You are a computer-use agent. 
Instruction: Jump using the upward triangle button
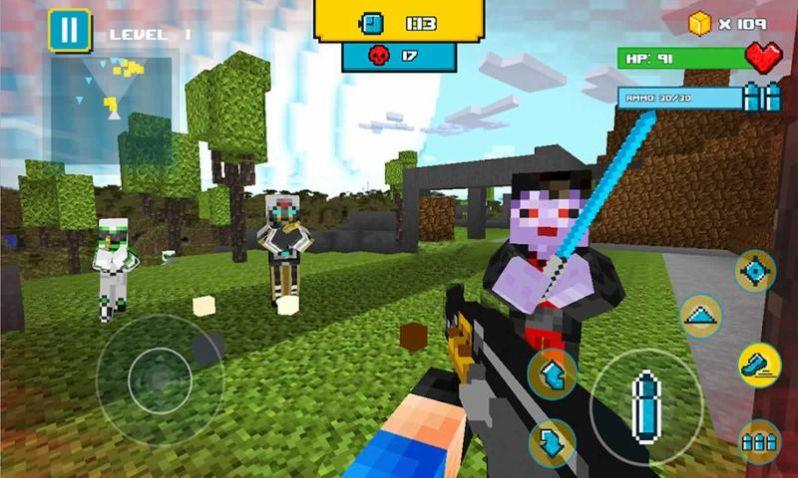[x=701, y=316]
